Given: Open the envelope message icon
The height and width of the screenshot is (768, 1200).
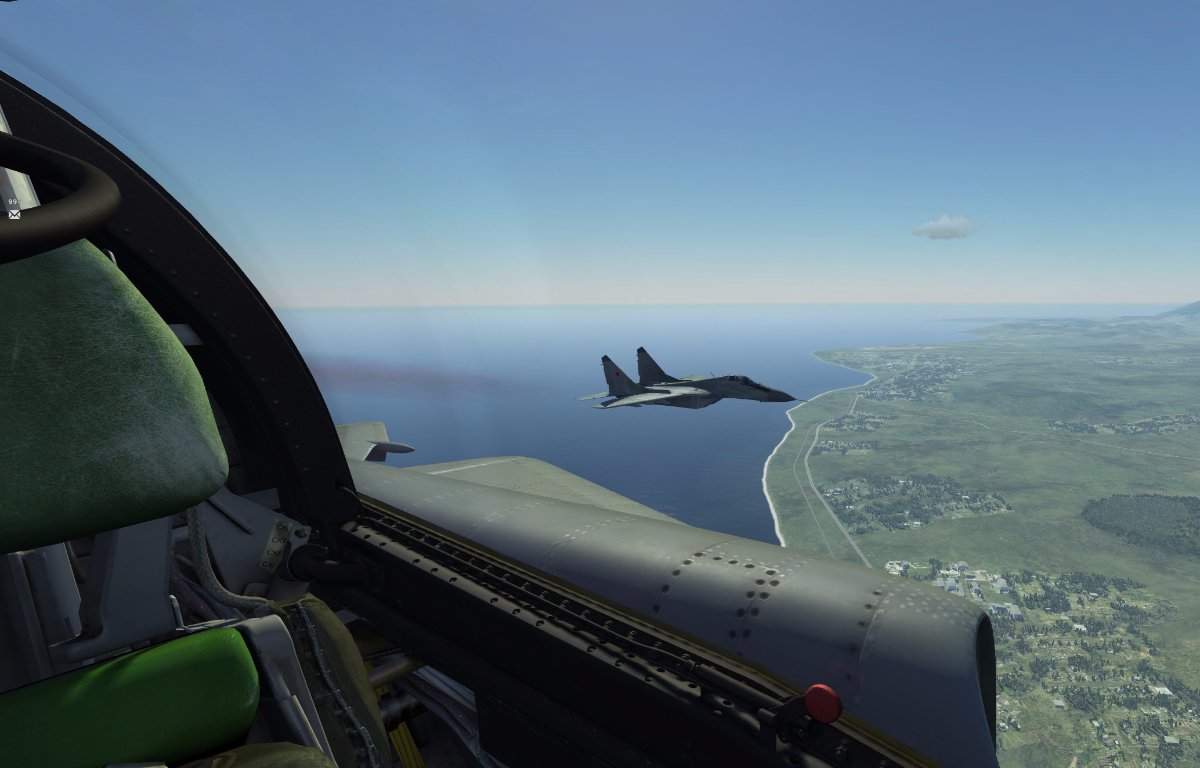Looking at the screenshot, I should pos(14,214).
